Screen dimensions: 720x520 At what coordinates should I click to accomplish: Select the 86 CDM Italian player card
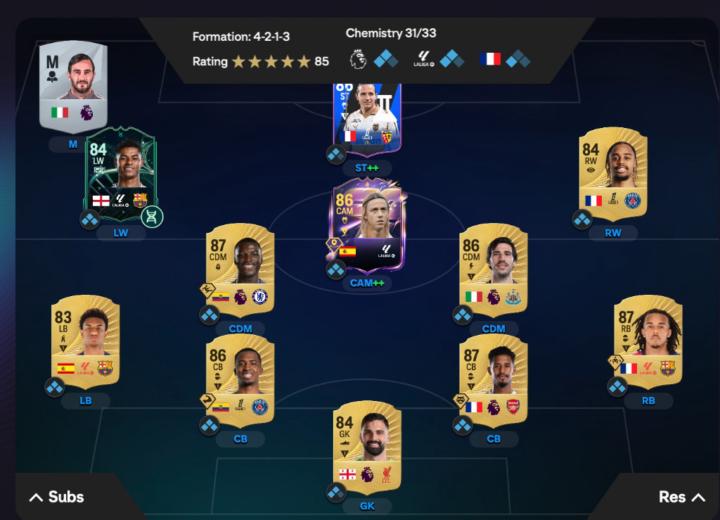(494, 267)
